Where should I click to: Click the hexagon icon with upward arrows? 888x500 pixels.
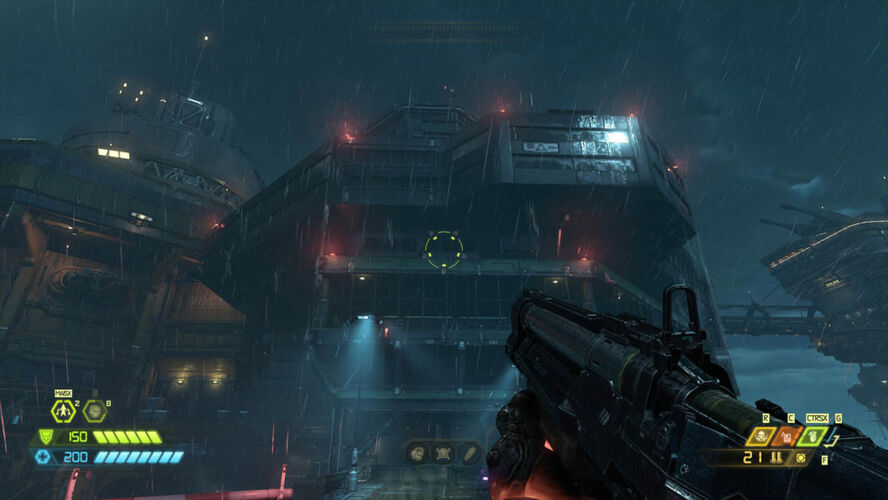(x=64, y=411)
